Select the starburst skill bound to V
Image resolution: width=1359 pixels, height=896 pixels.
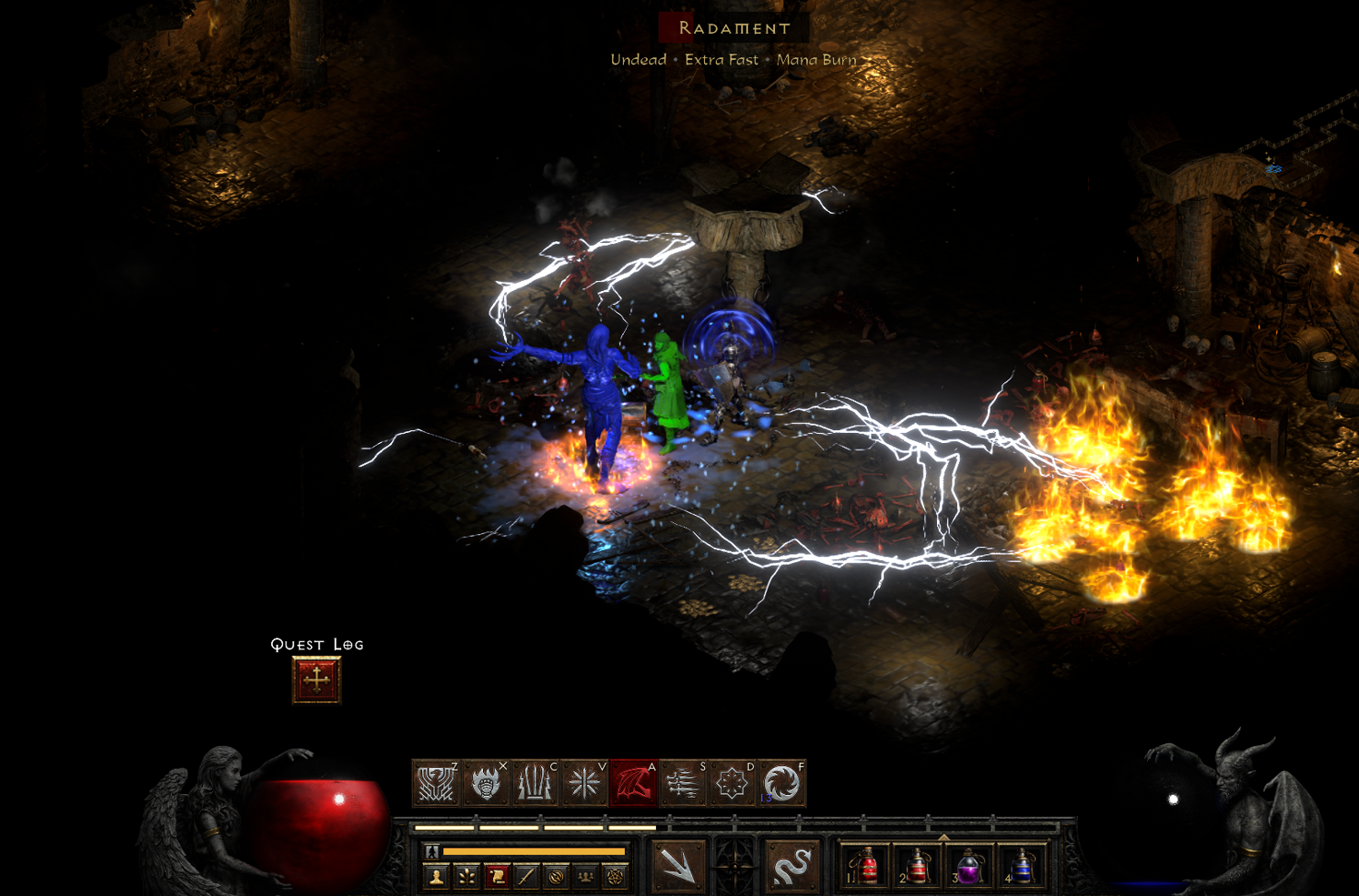click(584, 783)
